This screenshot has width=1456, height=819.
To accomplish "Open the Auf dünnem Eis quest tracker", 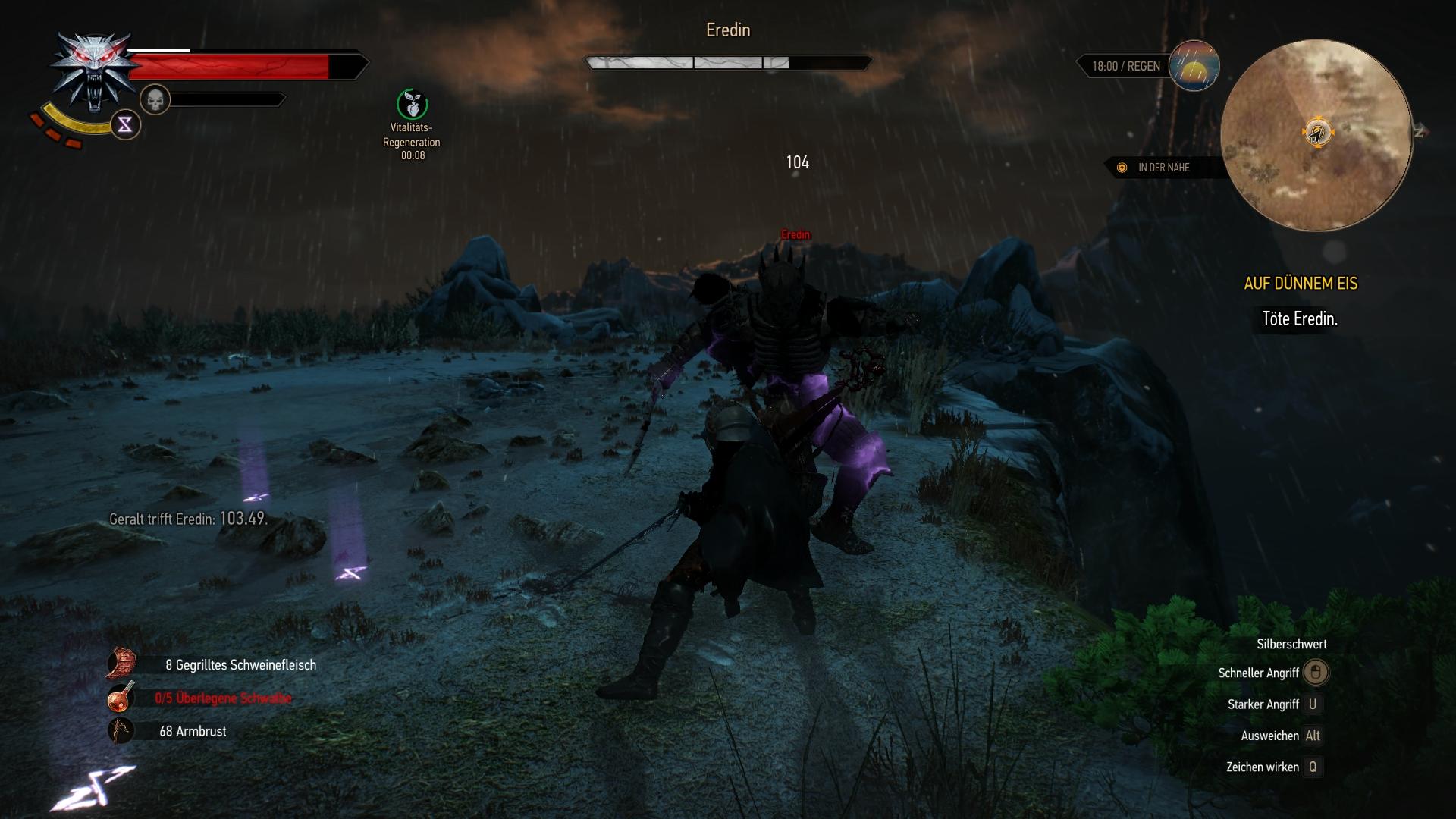I will click(x=1301, y=284).
